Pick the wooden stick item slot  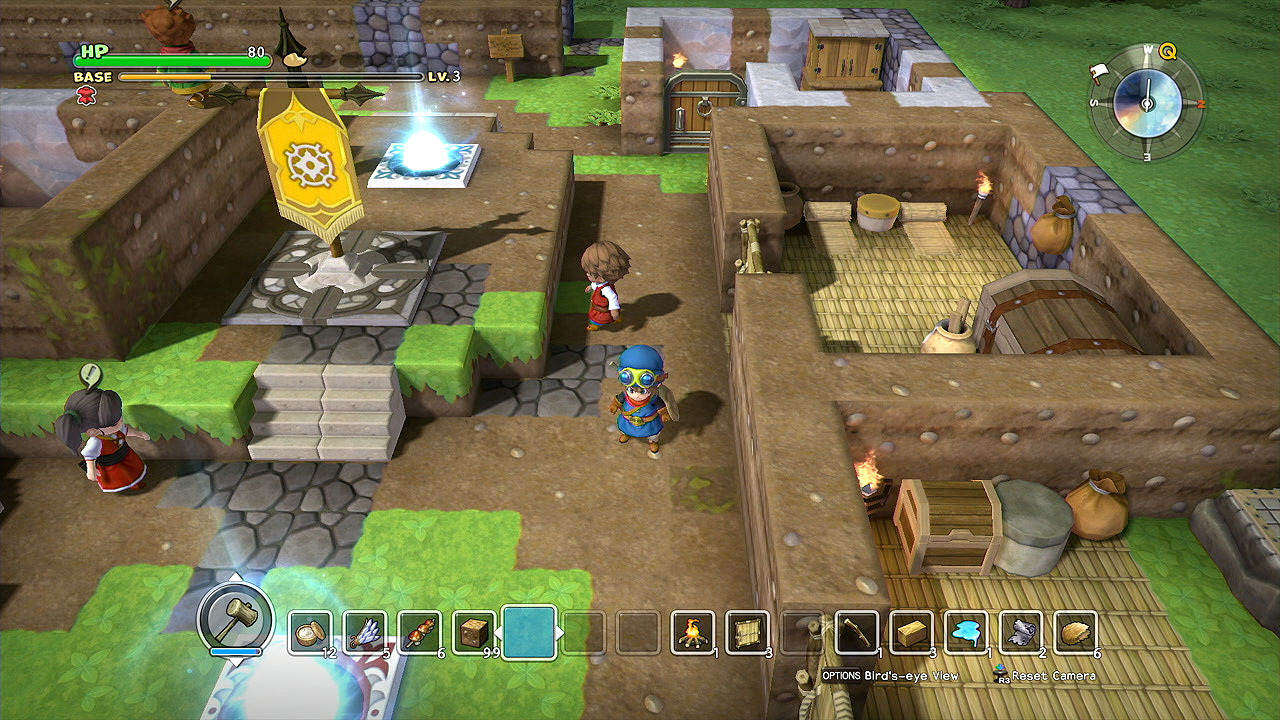(856, 632)
